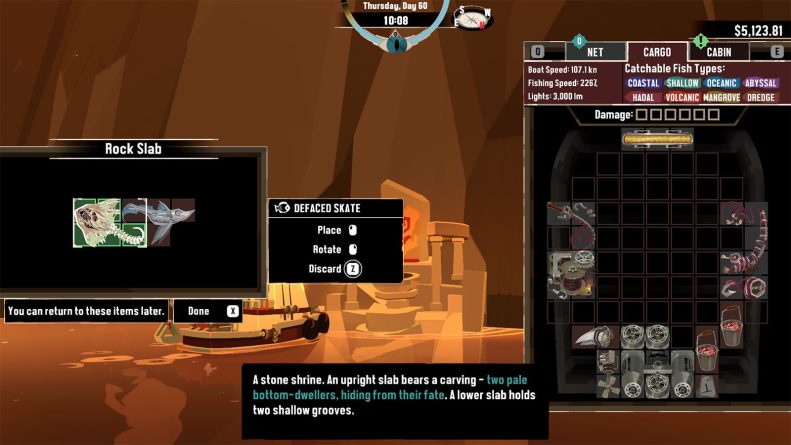Confirm with the Done button
791x445 pixels.
pos(209,311)
